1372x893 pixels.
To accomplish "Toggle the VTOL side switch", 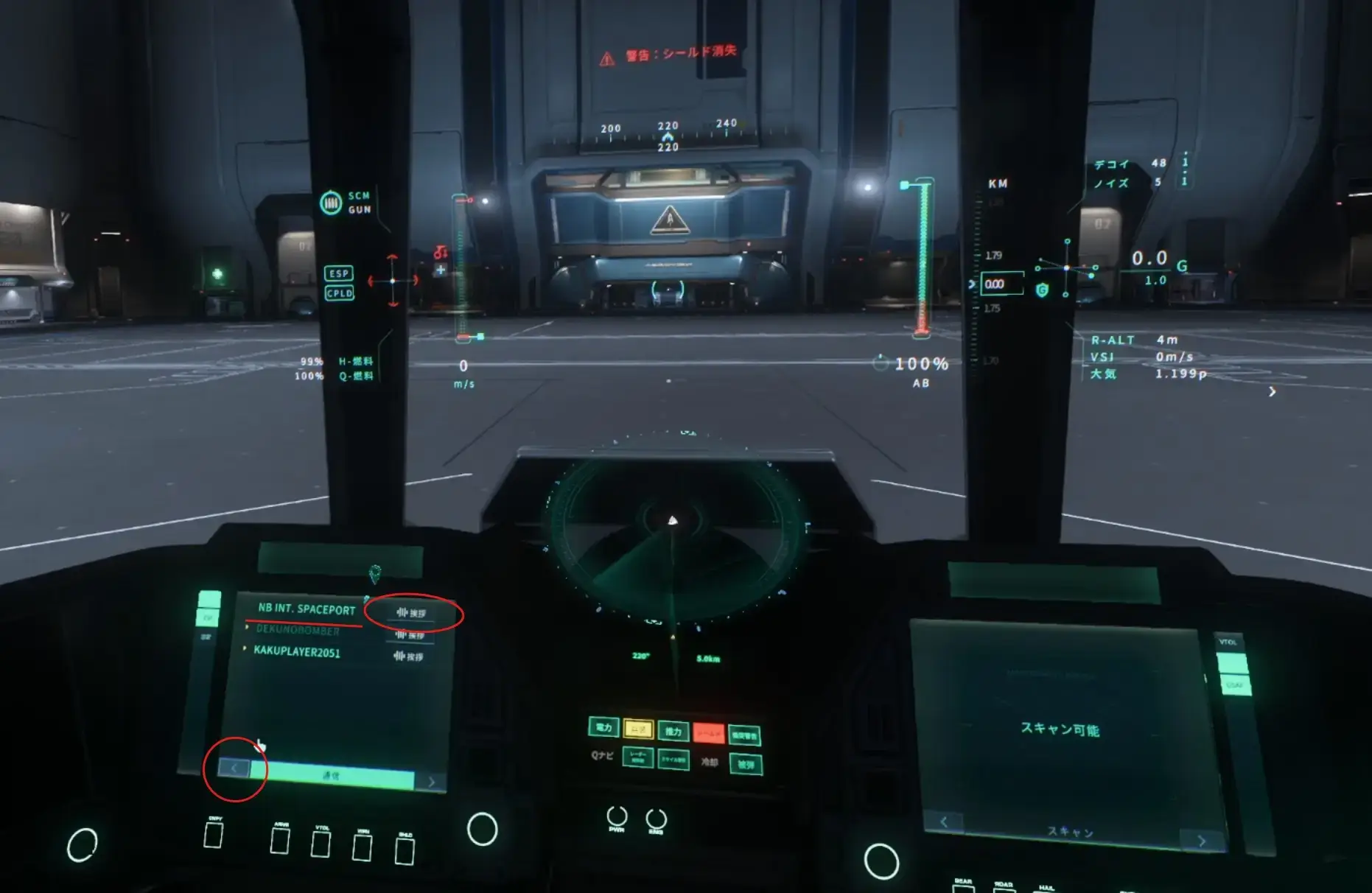I will [x=1232, y=663].
